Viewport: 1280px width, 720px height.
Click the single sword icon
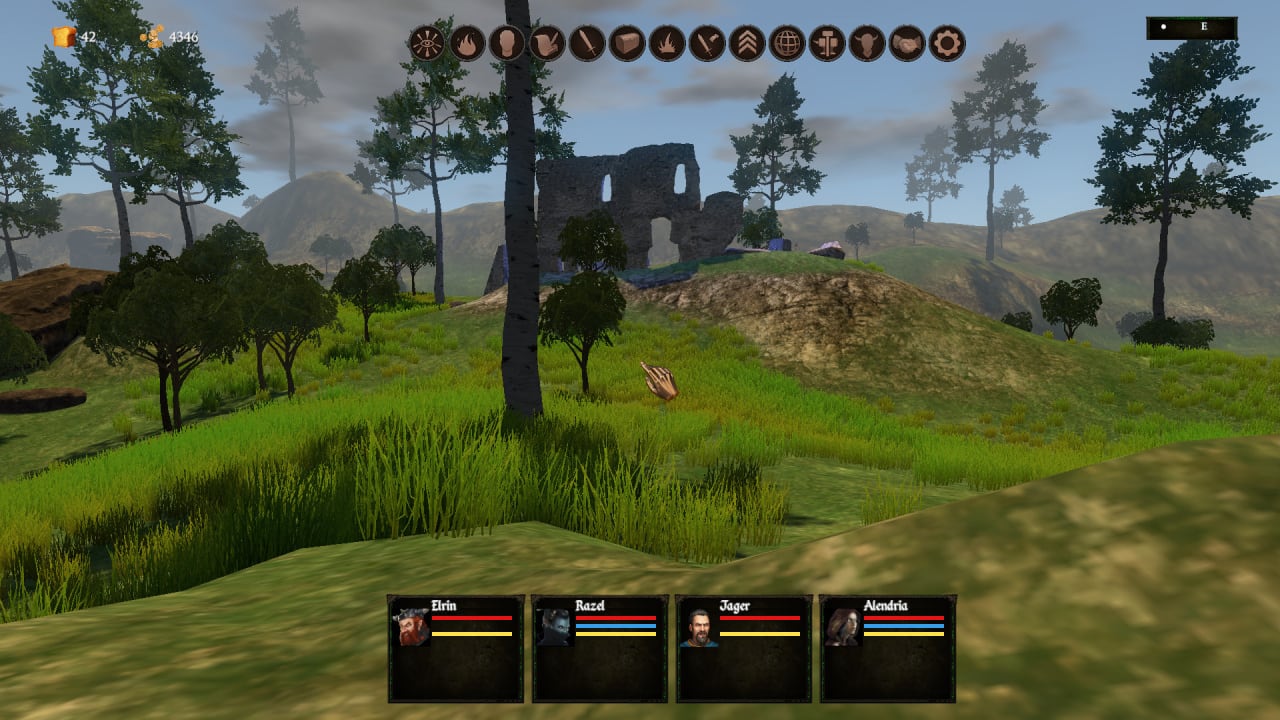[587, 43]
